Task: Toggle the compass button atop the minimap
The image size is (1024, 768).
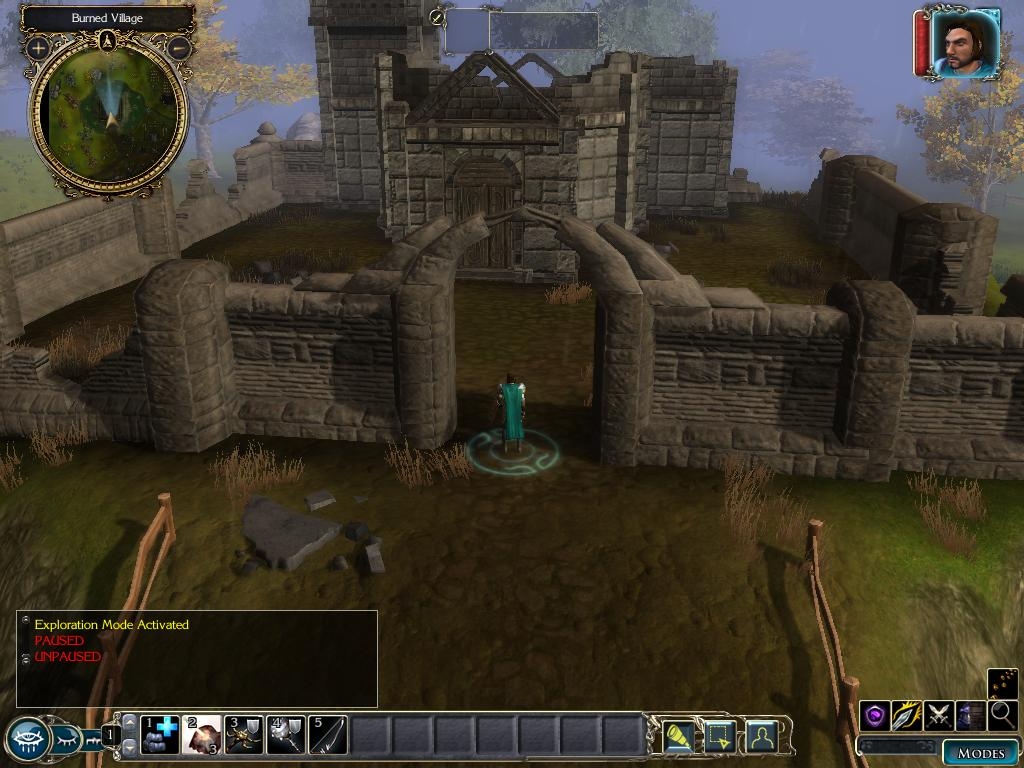Action: [x=109, y=41]
